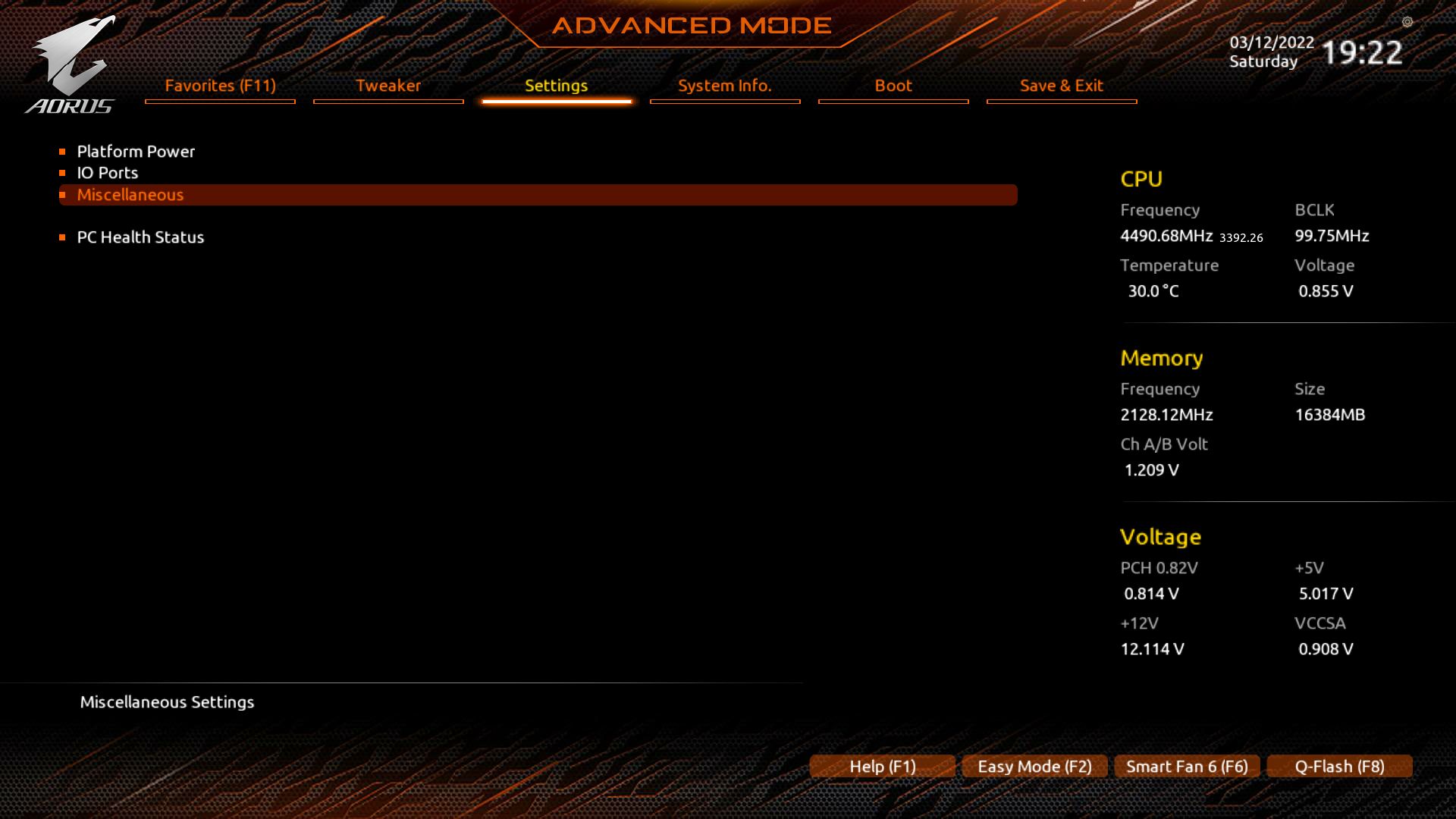Image resolution: width=1456 pixels, height=819 pixels.
Task: Switch to Easy Mode
Action: point(1034,766)
